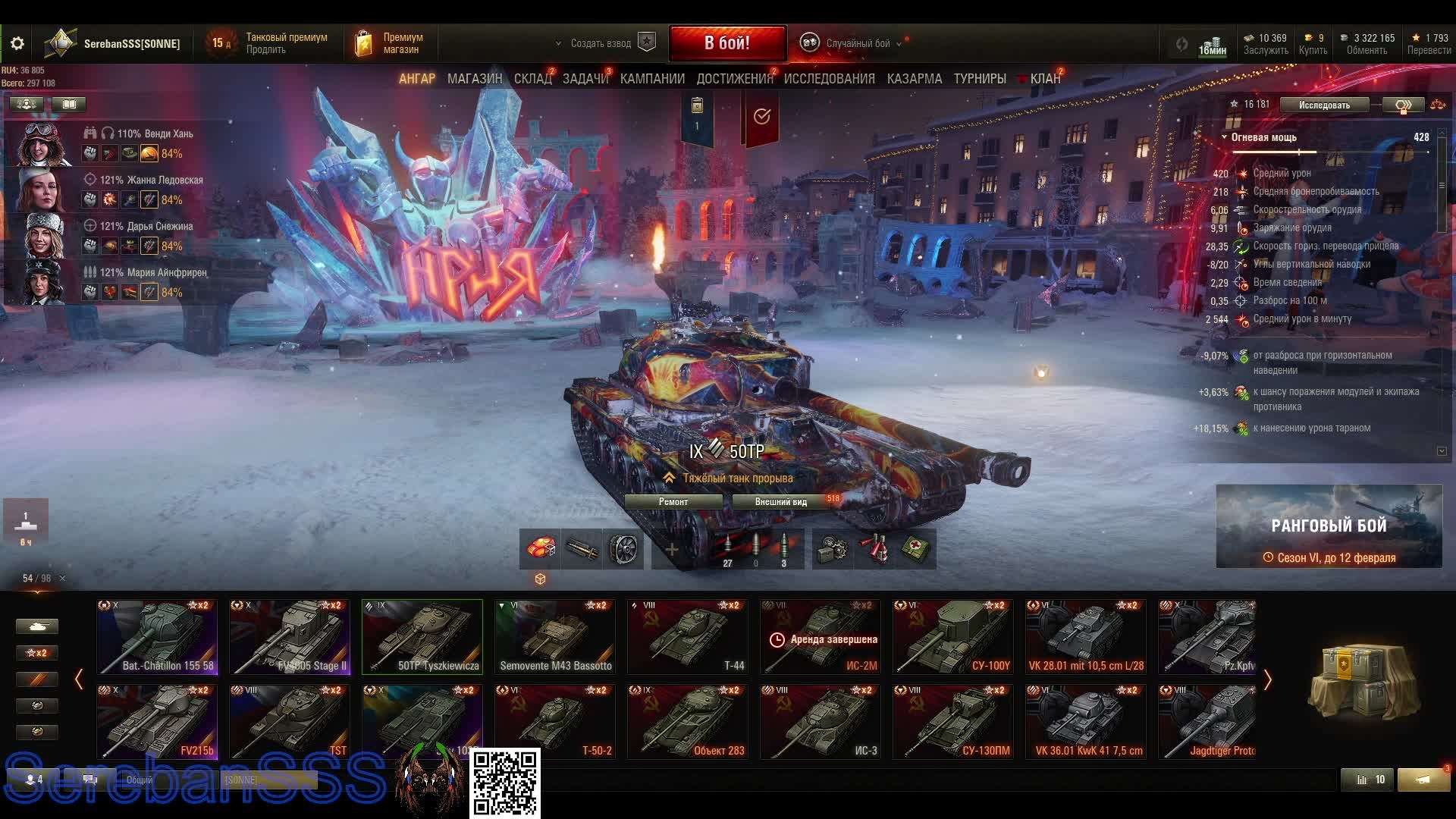Go to the ЗАДАЧИ tab
This screenshot has height=819, width=1456.
(x=585, y=79)
